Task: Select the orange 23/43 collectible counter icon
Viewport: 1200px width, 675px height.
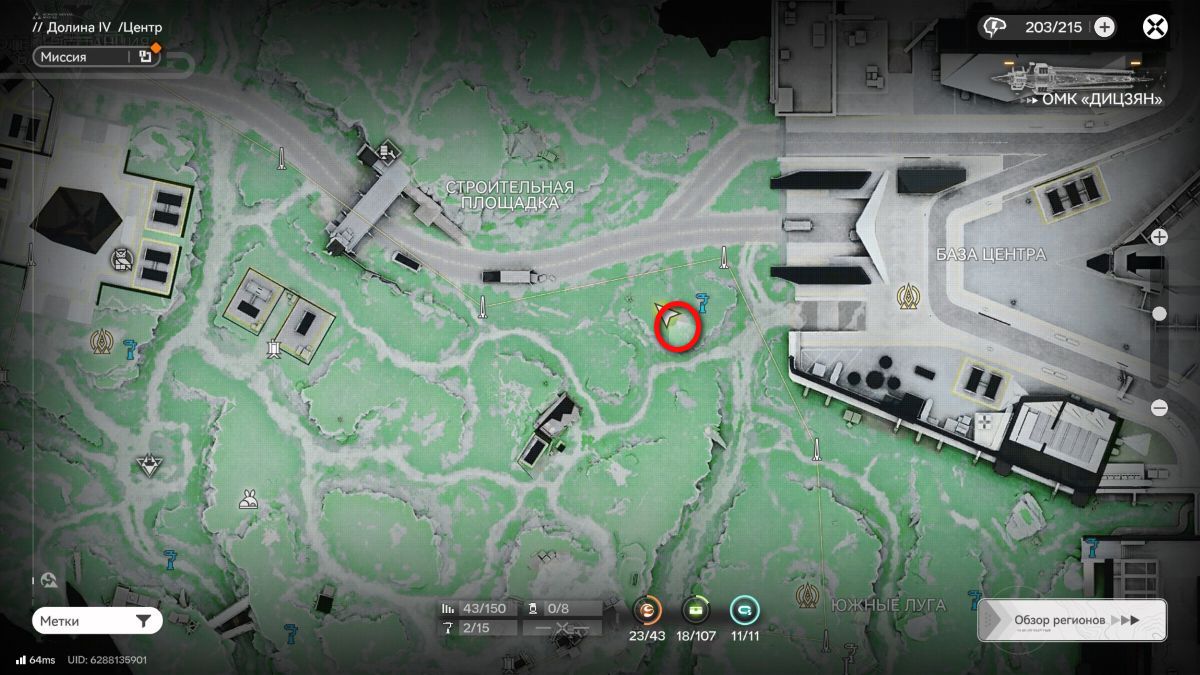Action: point(648,609)
